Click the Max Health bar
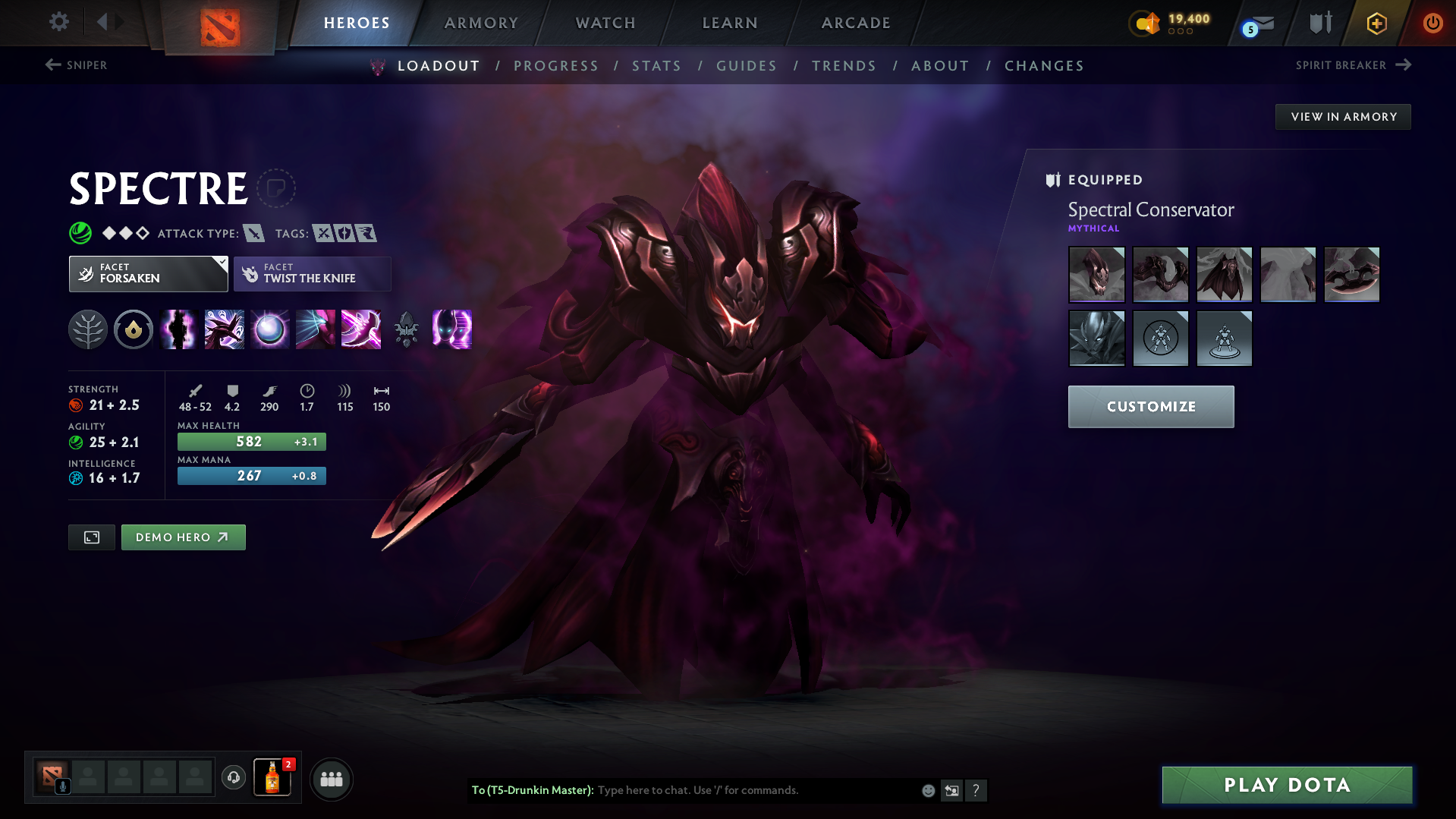Screen dimensions: 1456x819 pyautogui.click(x=251, y=441)
